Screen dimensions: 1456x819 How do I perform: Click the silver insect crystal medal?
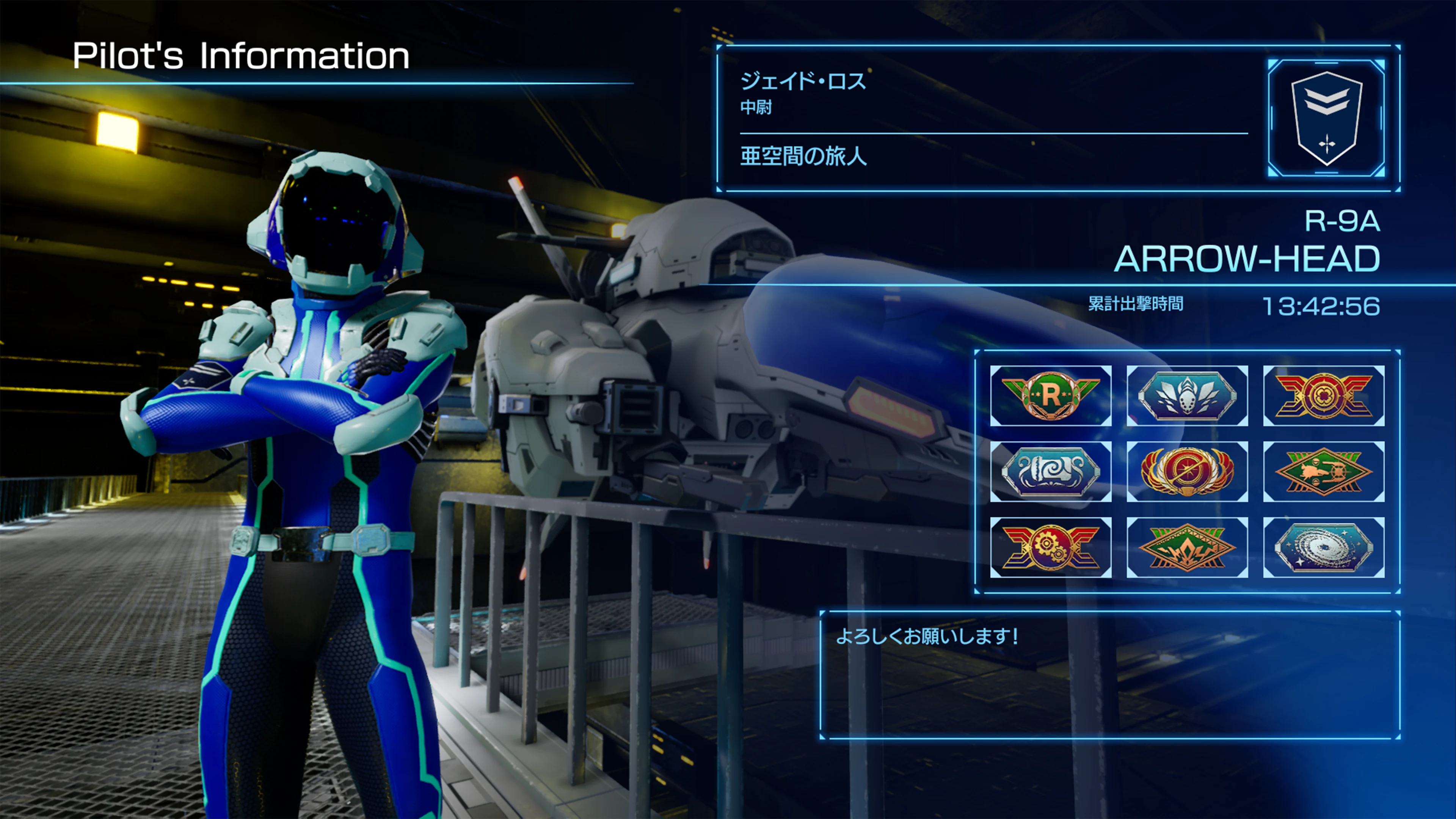tap(1187, 397)
